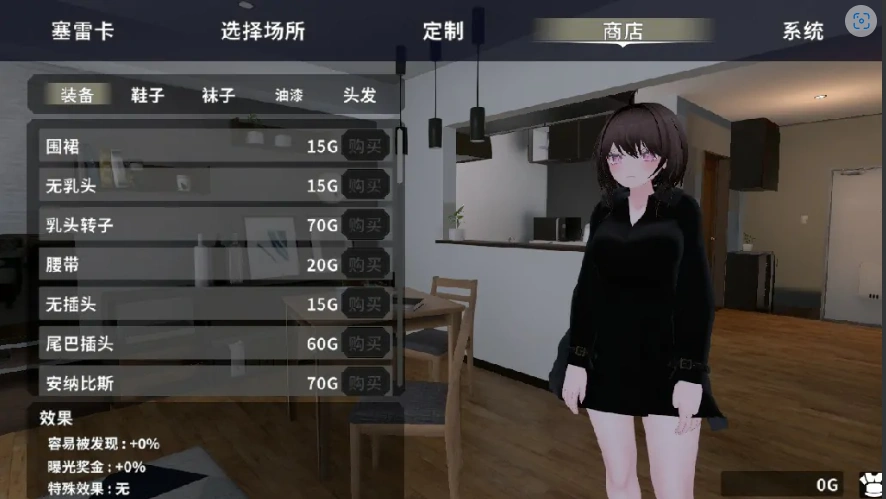Image resolution: width=886 pixels, height=499 pixels.
Task: Open the 定制 customization menu
Action: click(x=443, y=30)
